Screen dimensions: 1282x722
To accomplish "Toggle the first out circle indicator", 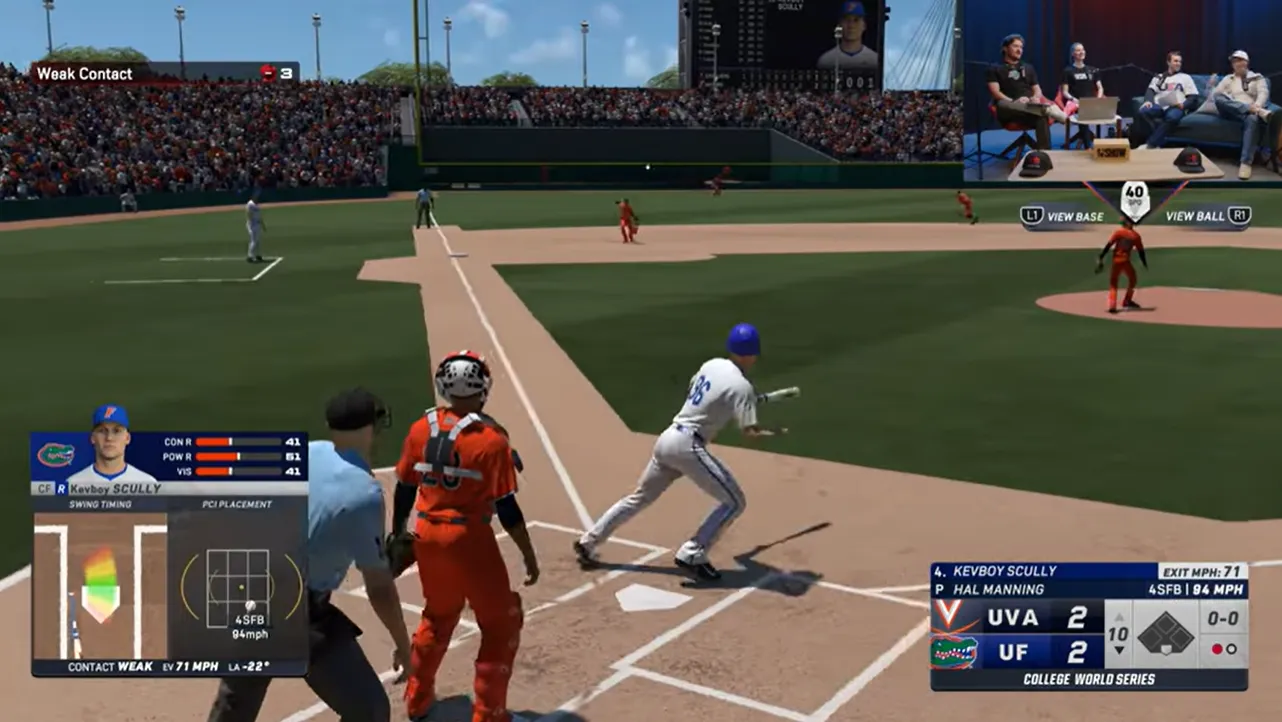I will [1230, 650].
